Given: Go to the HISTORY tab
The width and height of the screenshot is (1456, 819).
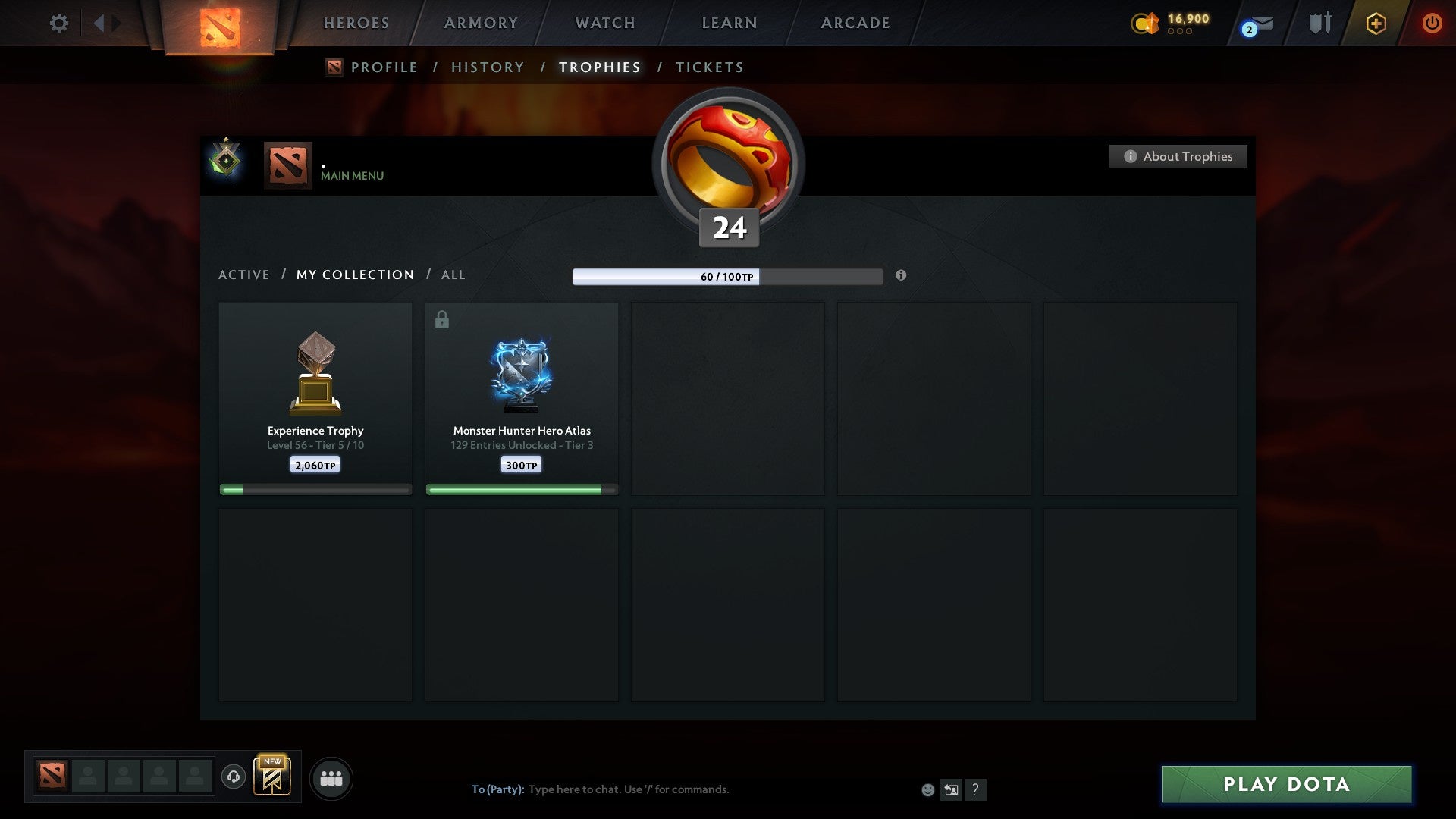Looking at the screenshot, I should [x=487, y=67].
